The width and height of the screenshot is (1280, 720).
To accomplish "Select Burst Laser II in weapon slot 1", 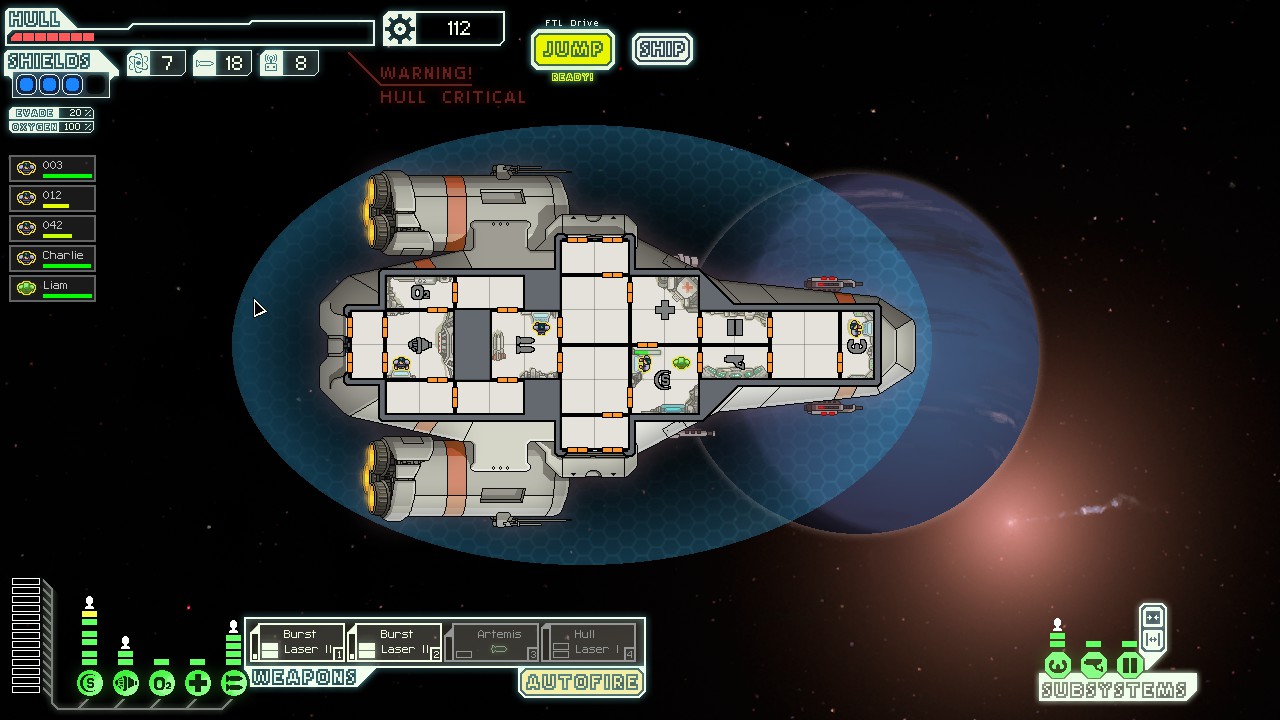I will pyautogui.click(x=298, y=642).
